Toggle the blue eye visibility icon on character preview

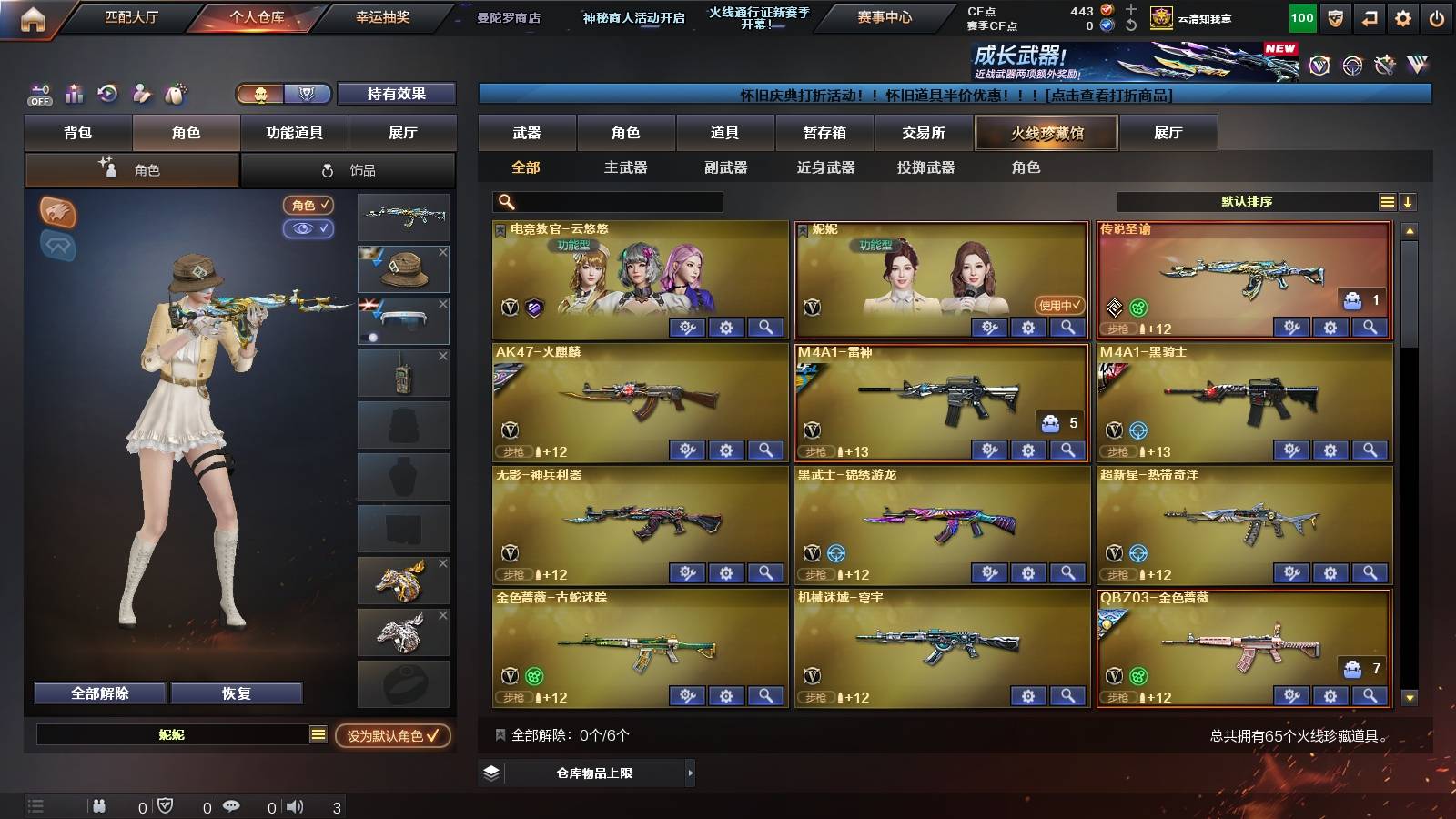(x=310, y=229)
